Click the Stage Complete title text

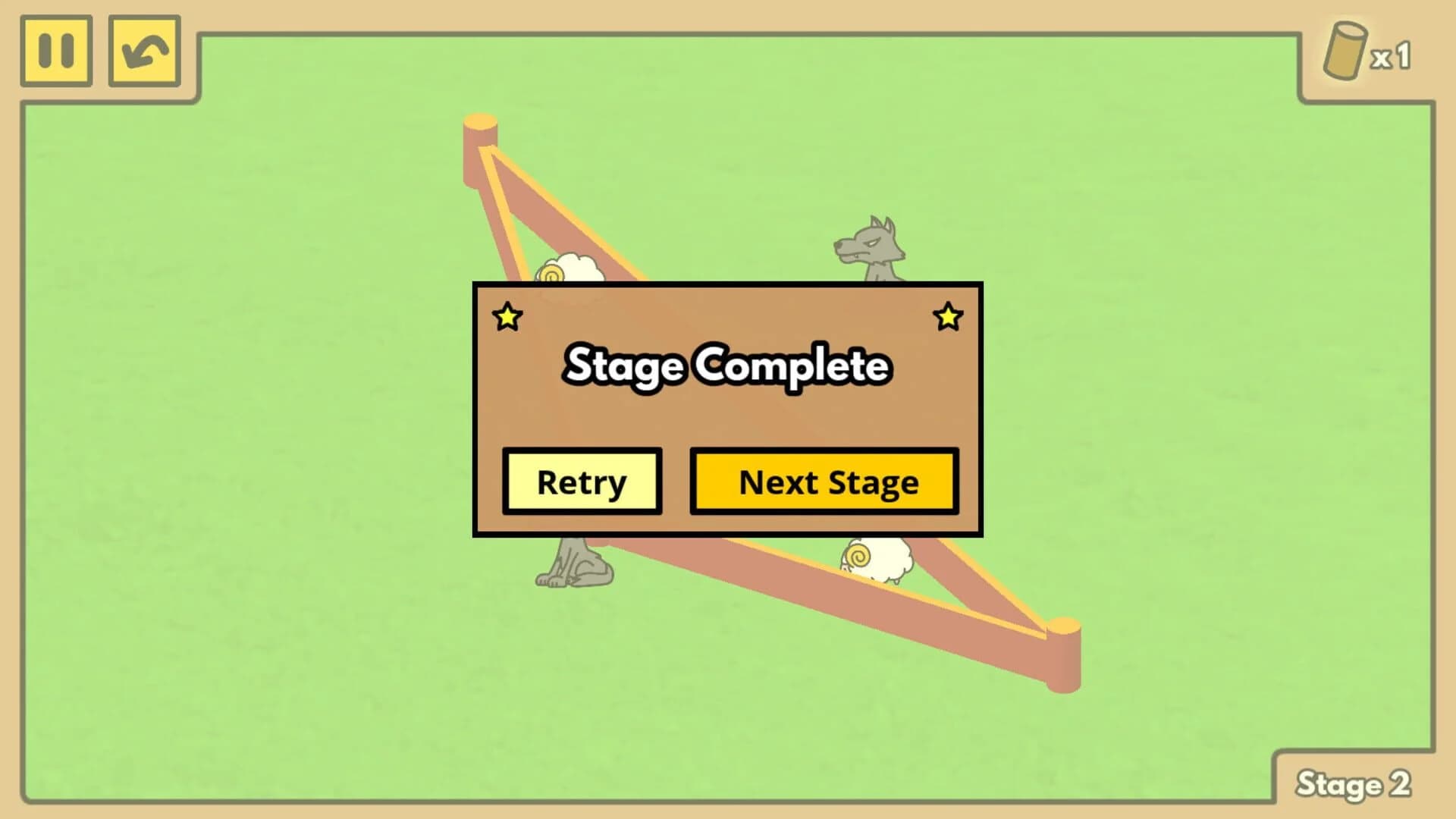(726, 366)
